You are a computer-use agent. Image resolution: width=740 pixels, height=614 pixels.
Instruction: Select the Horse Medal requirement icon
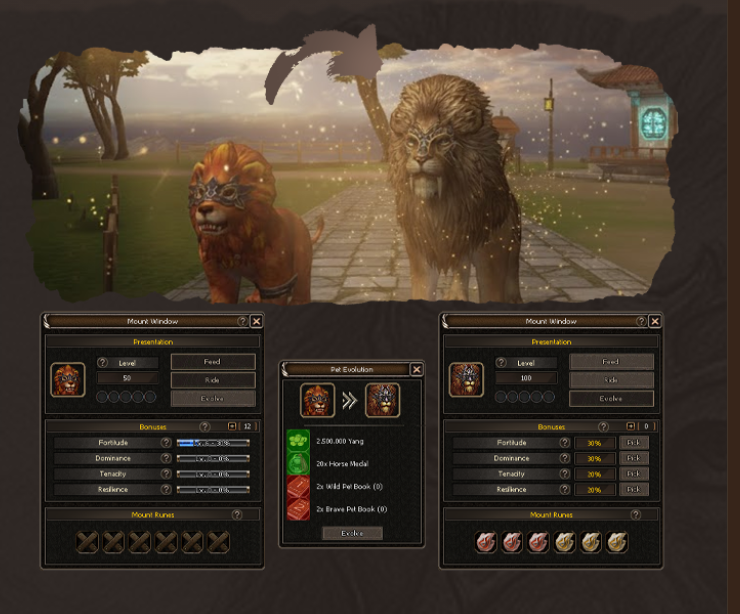(x=299, y=464)
